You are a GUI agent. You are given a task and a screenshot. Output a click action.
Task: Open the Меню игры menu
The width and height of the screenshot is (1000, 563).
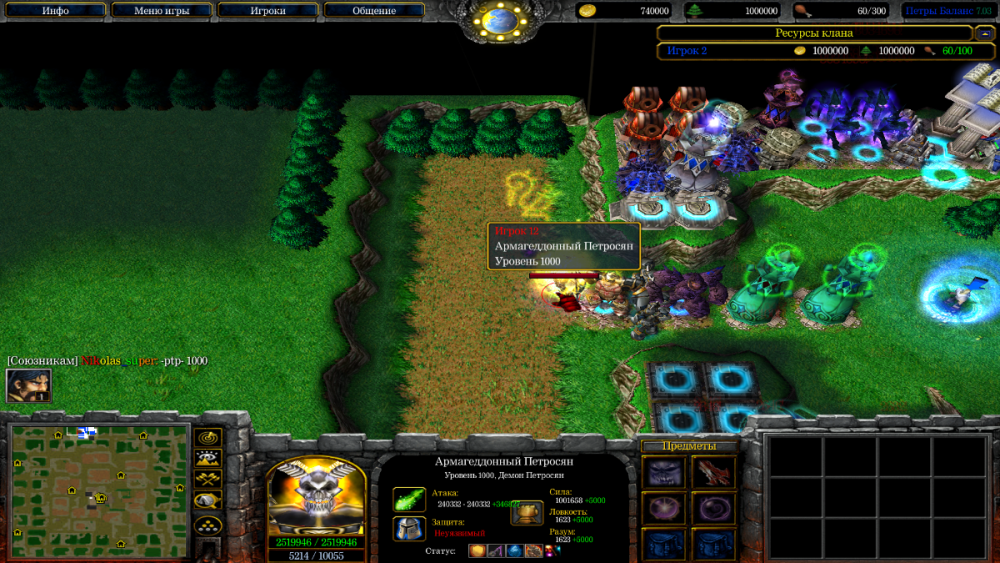(162, 11)
